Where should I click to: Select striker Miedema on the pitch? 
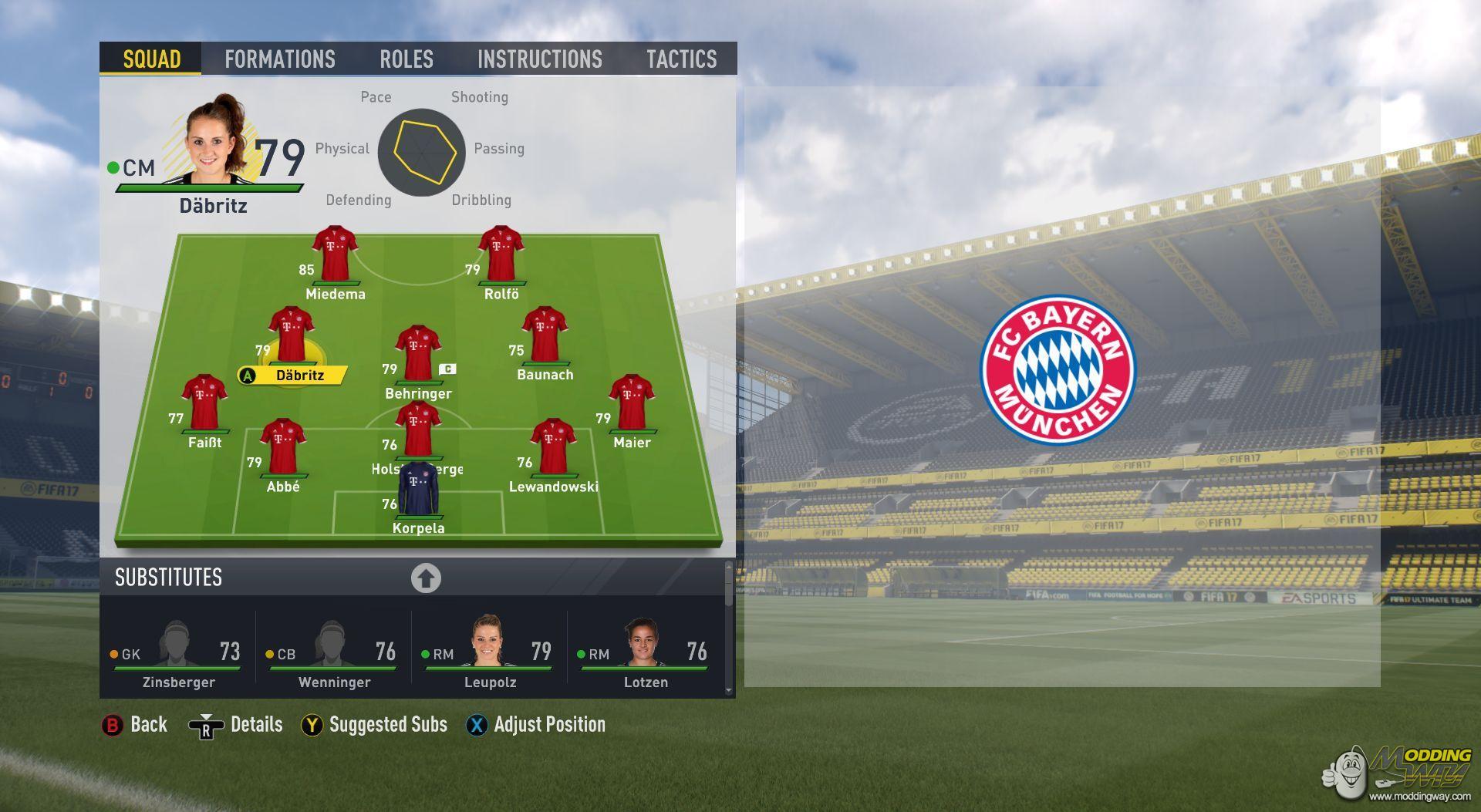[x=335, y=257]
